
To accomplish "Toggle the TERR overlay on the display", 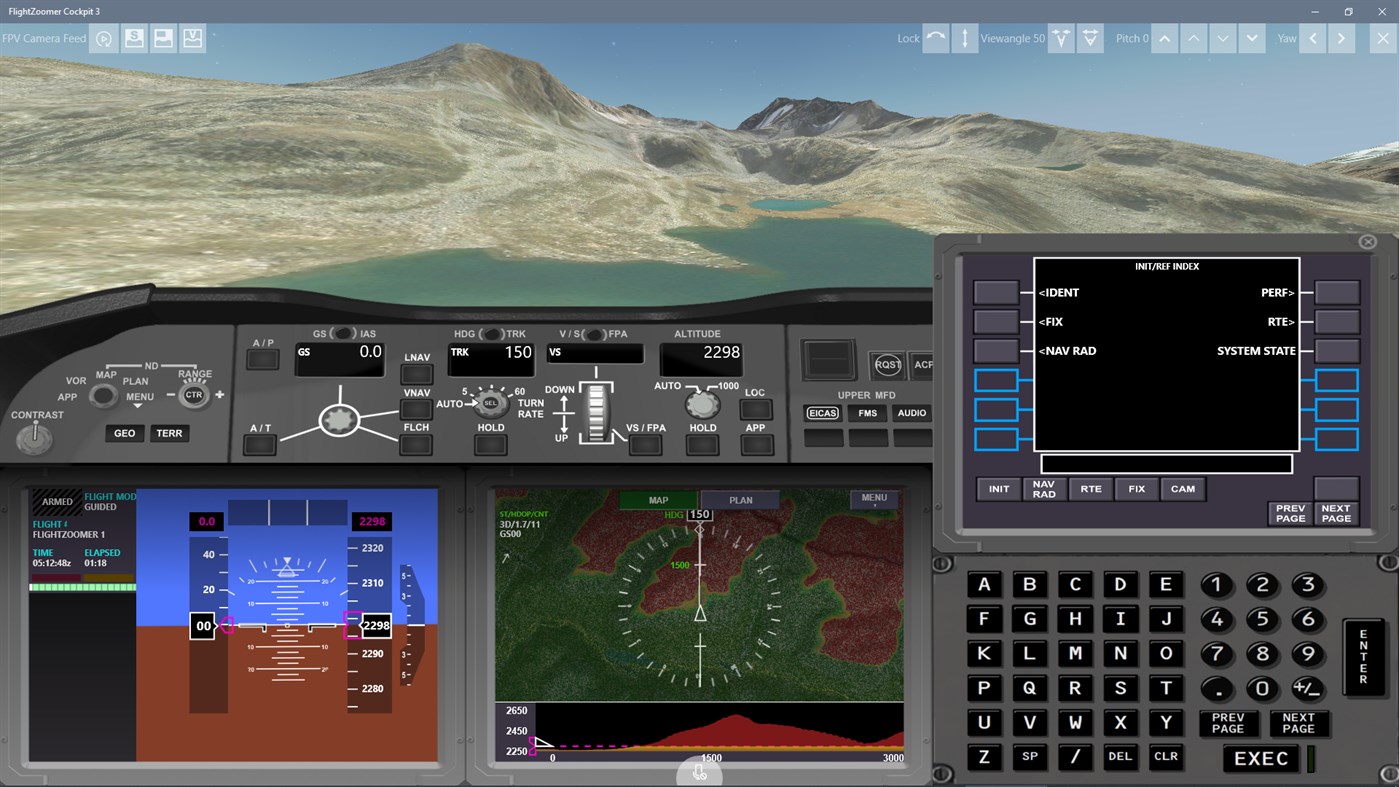I will (x=169, y=433).
